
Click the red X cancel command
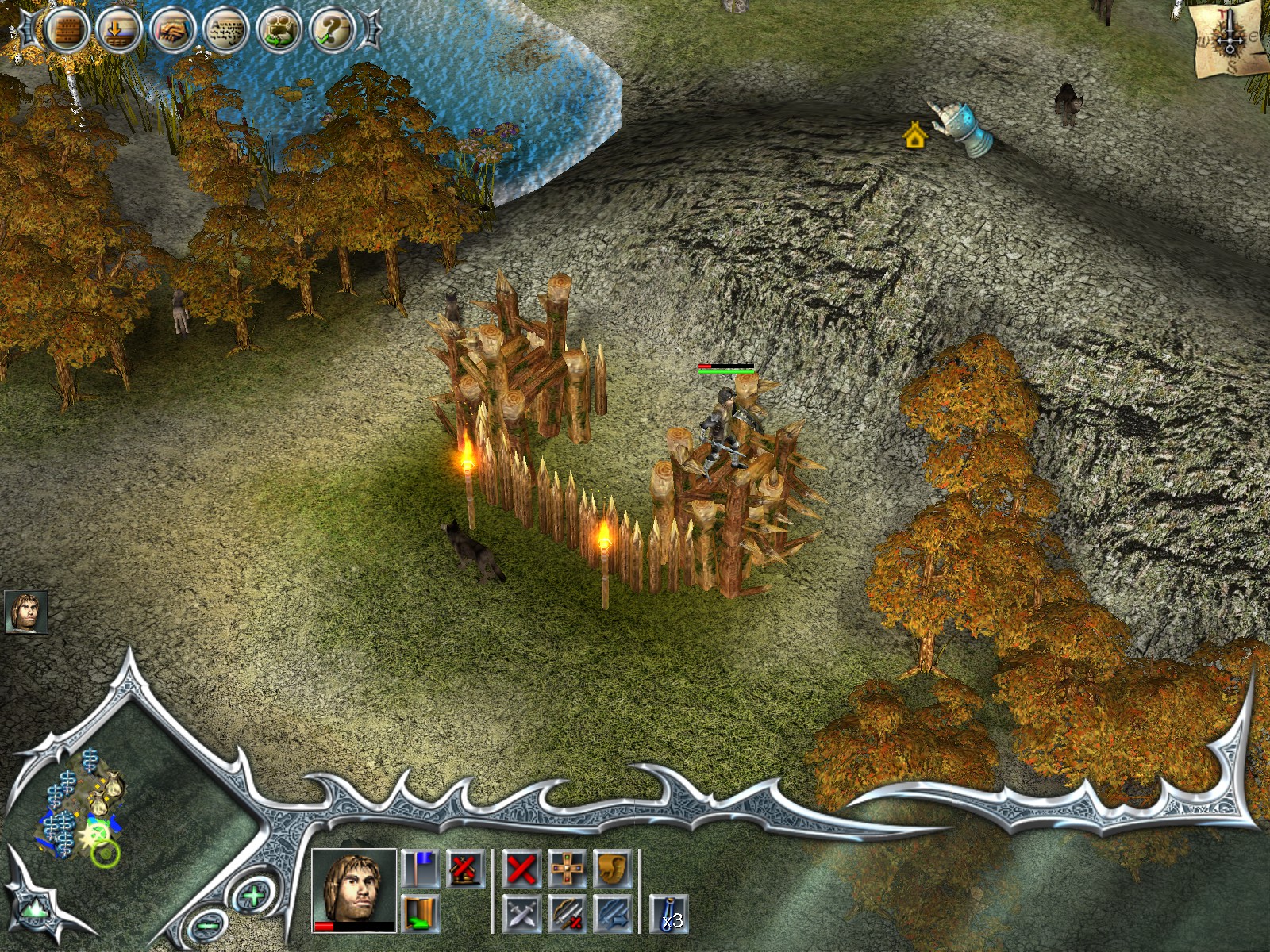[521, 869]
